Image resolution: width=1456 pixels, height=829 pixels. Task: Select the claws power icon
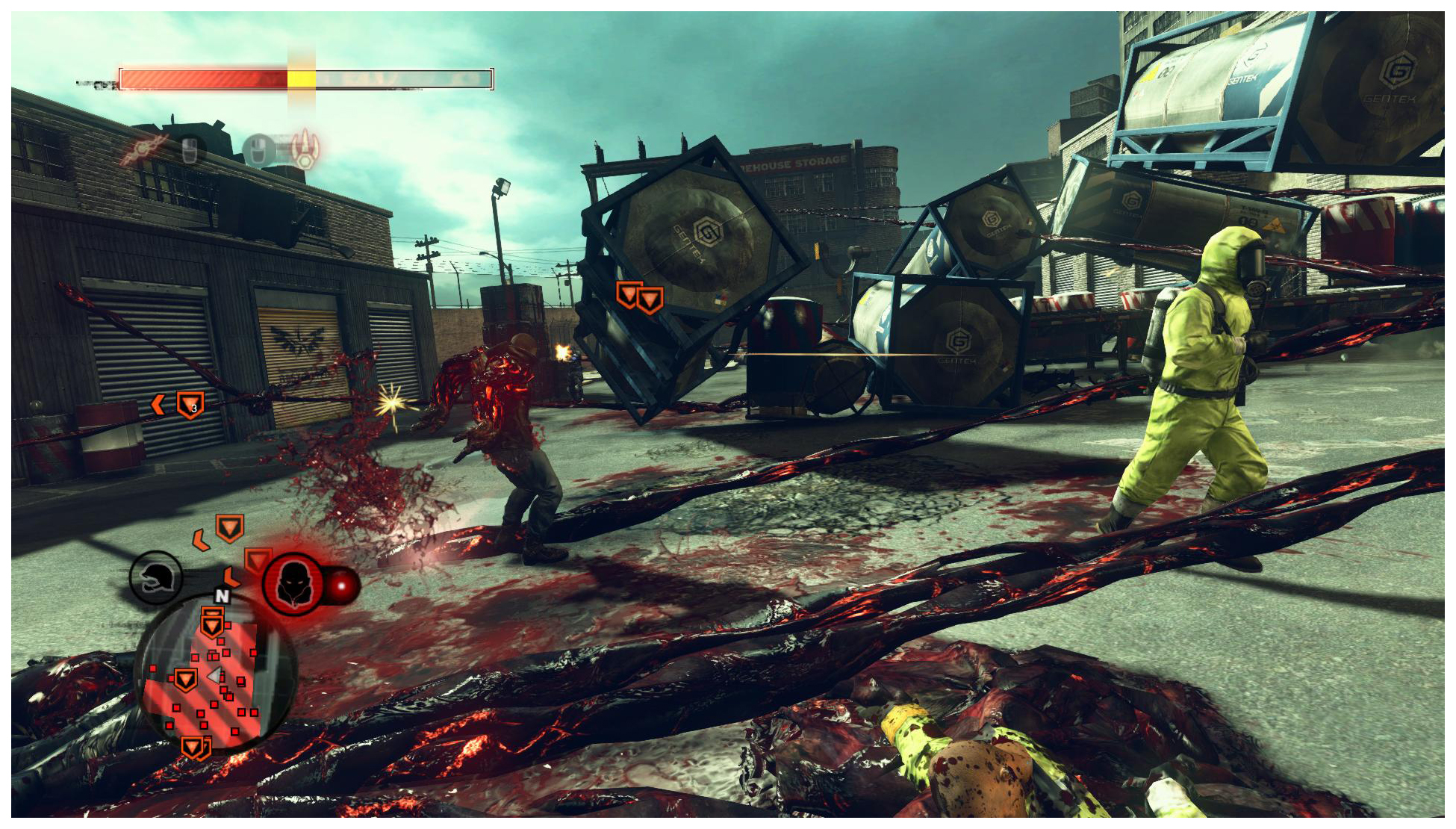point(305,148)
